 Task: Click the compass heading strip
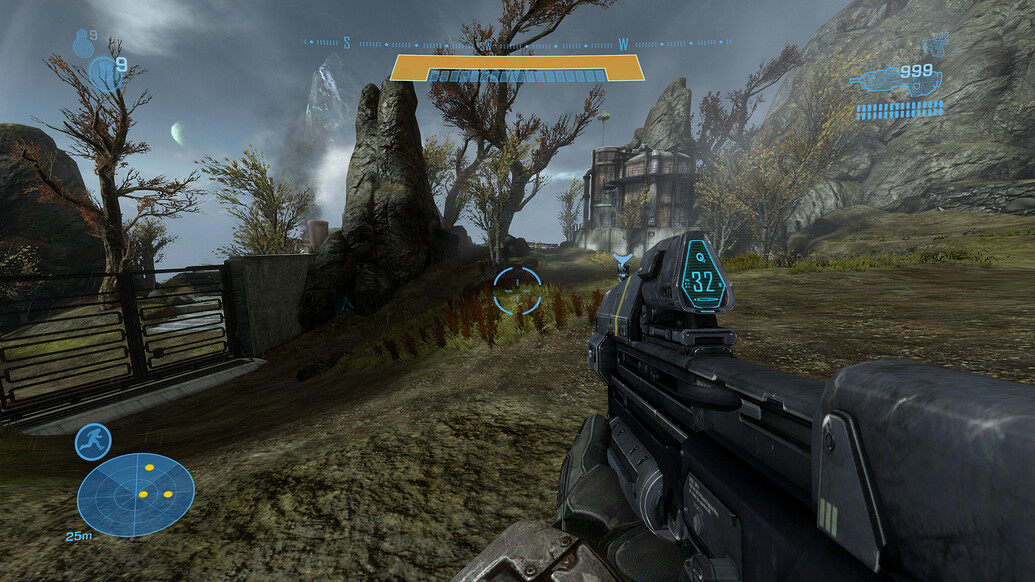(x=517, y=43)
